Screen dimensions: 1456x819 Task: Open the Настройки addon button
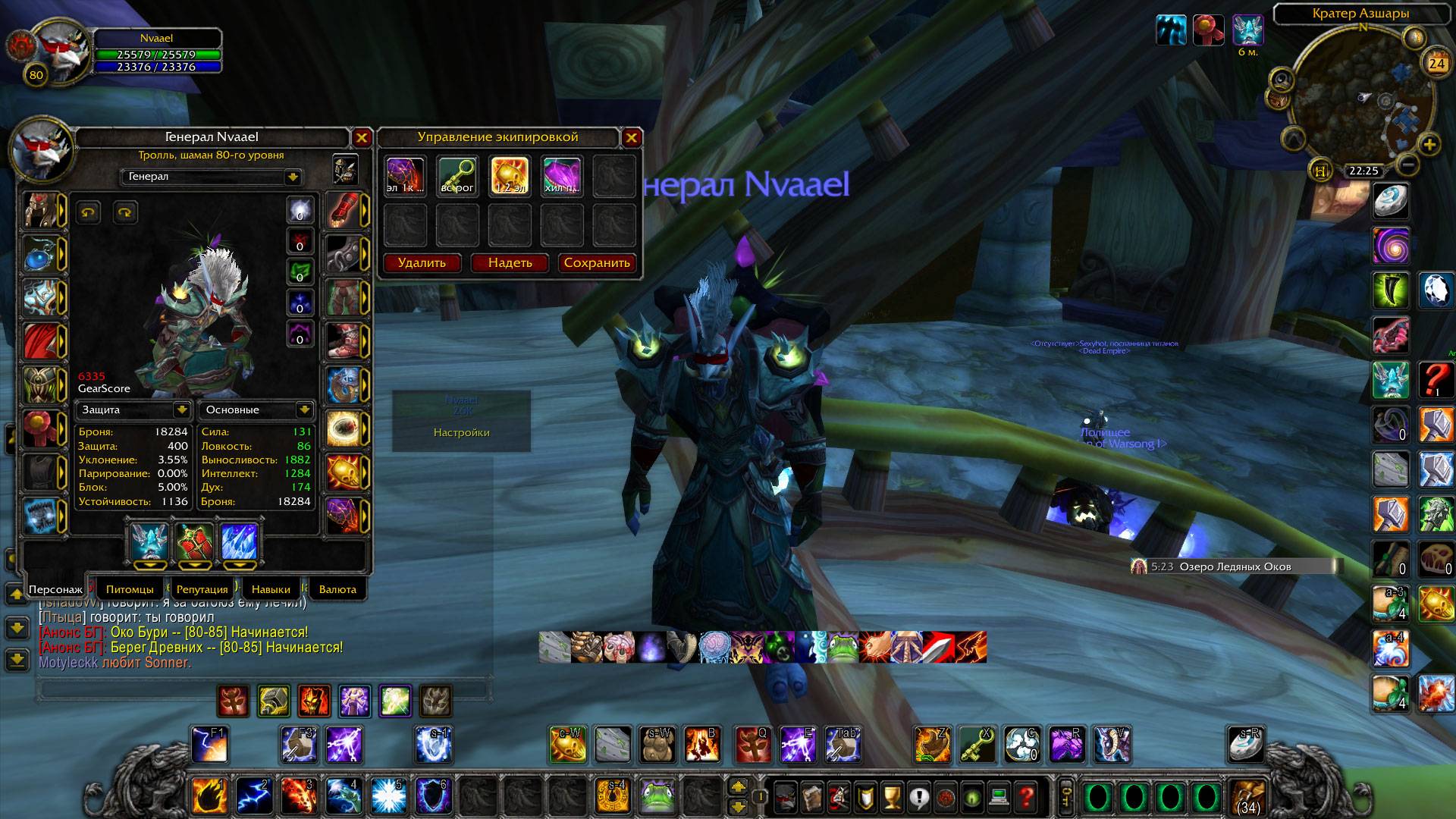click(x=461, y=432)
